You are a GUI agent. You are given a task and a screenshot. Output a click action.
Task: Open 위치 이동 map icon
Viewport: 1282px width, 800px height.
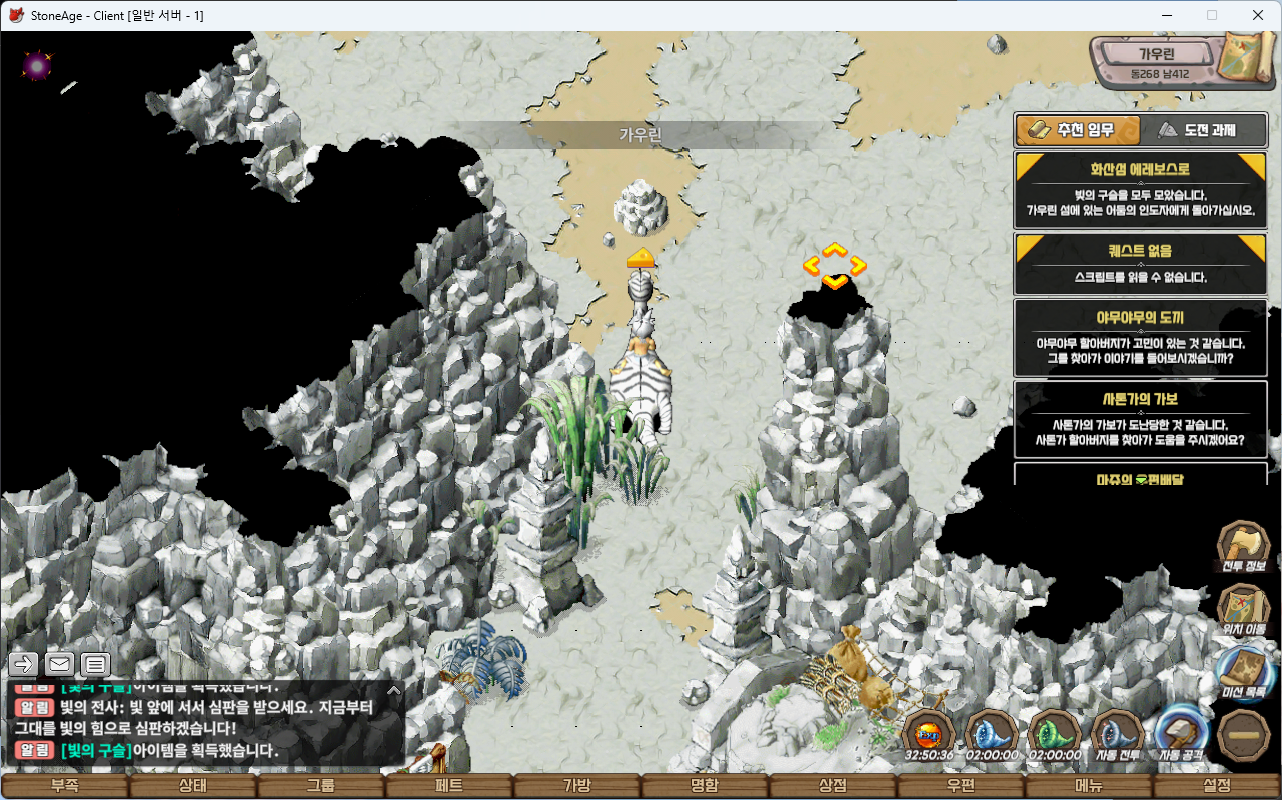pos(1243,609)
